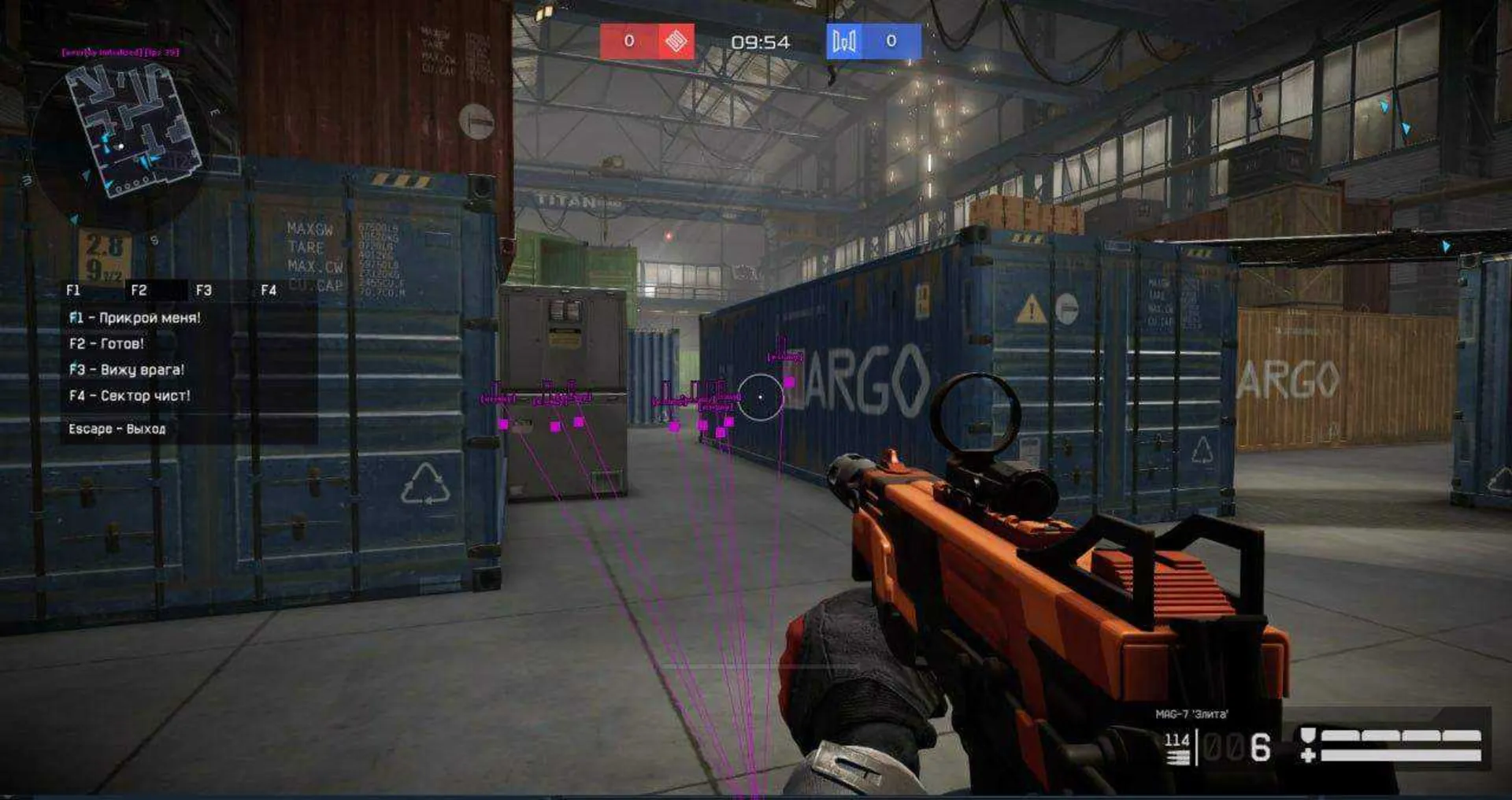Switch to the F1 comm menu tab
The height and width of the screenshot is (800, 1512).
point(75,290)
